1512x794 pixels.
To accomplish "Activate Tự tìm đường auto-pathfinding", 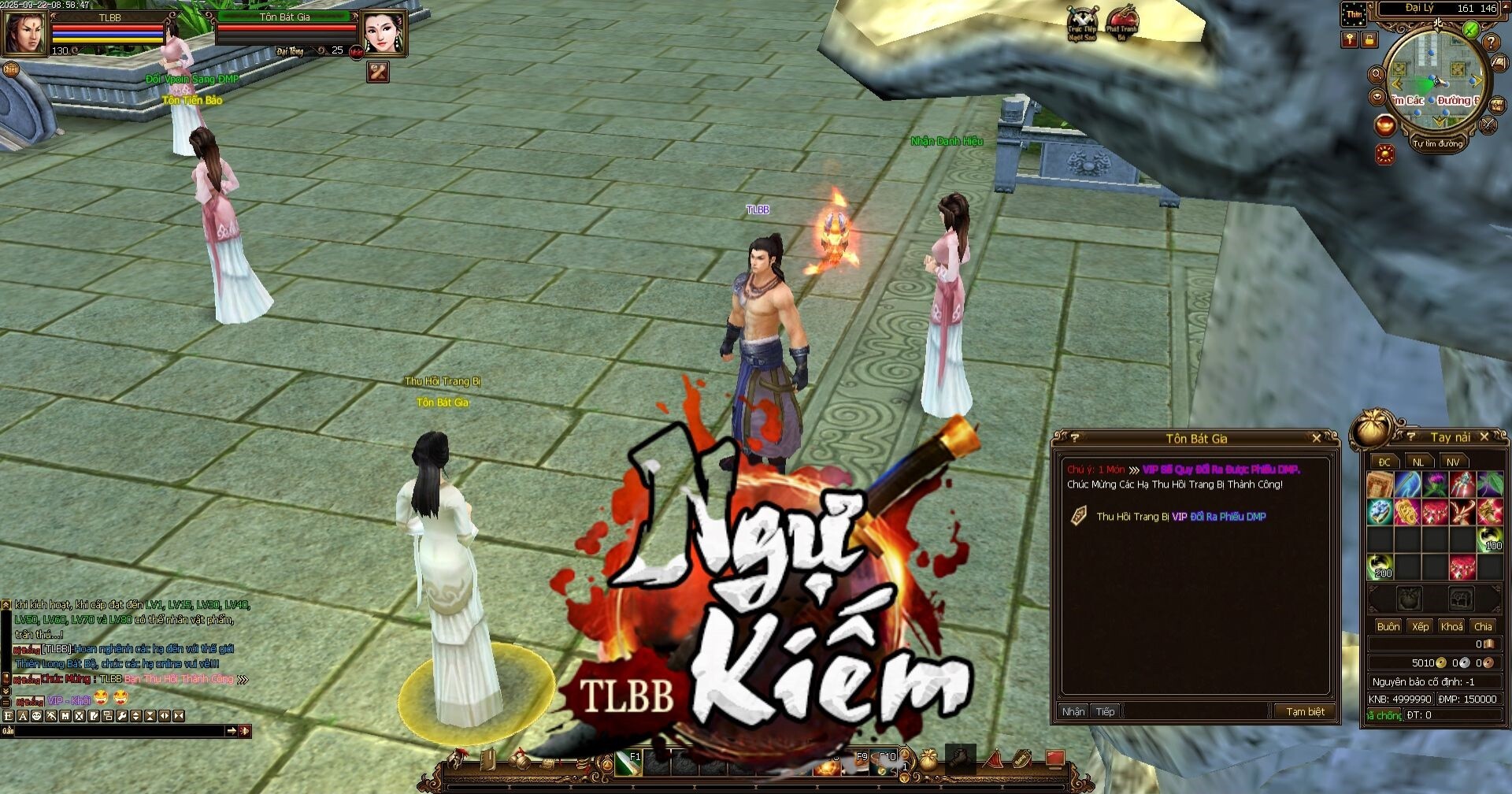I will coord(1437,144).
